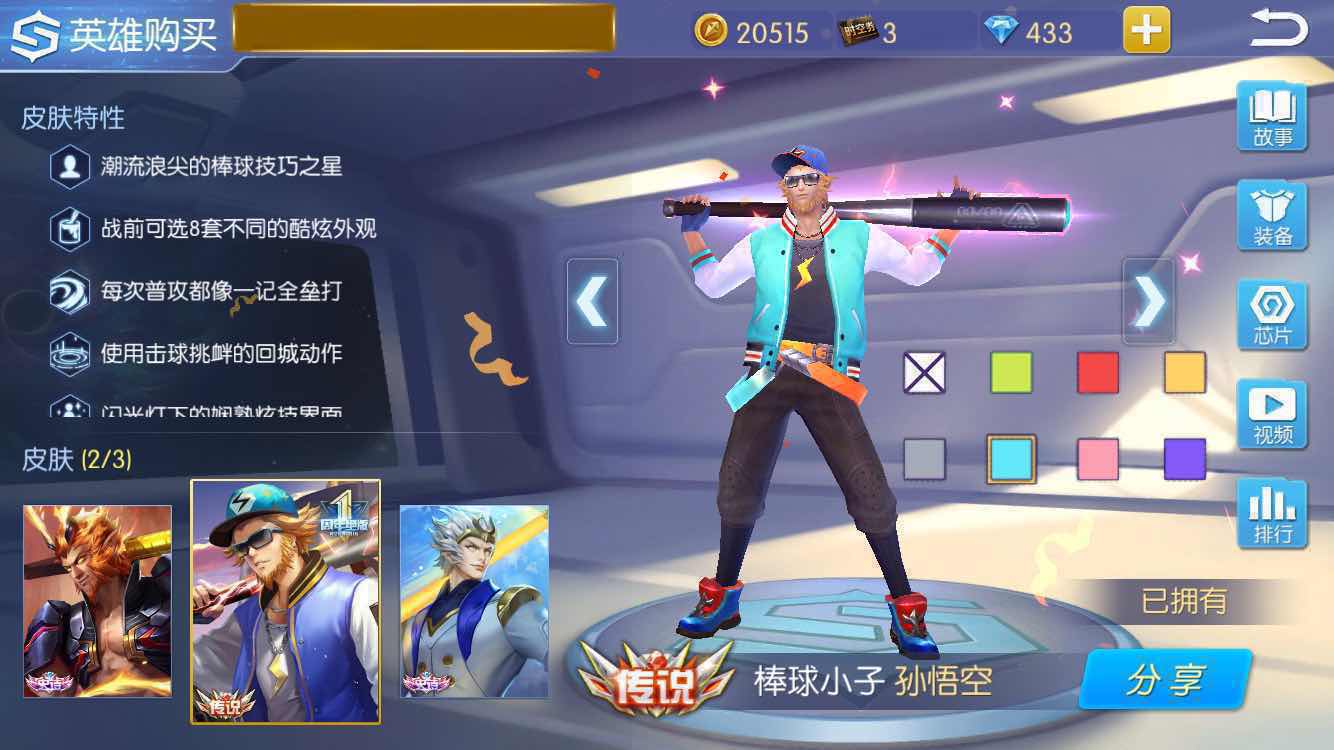Toggle the cyan outfit color option
Image resolution: width=1334 pixels, height=750 pixels.
pyautogui.click(x=1012, y=457)
